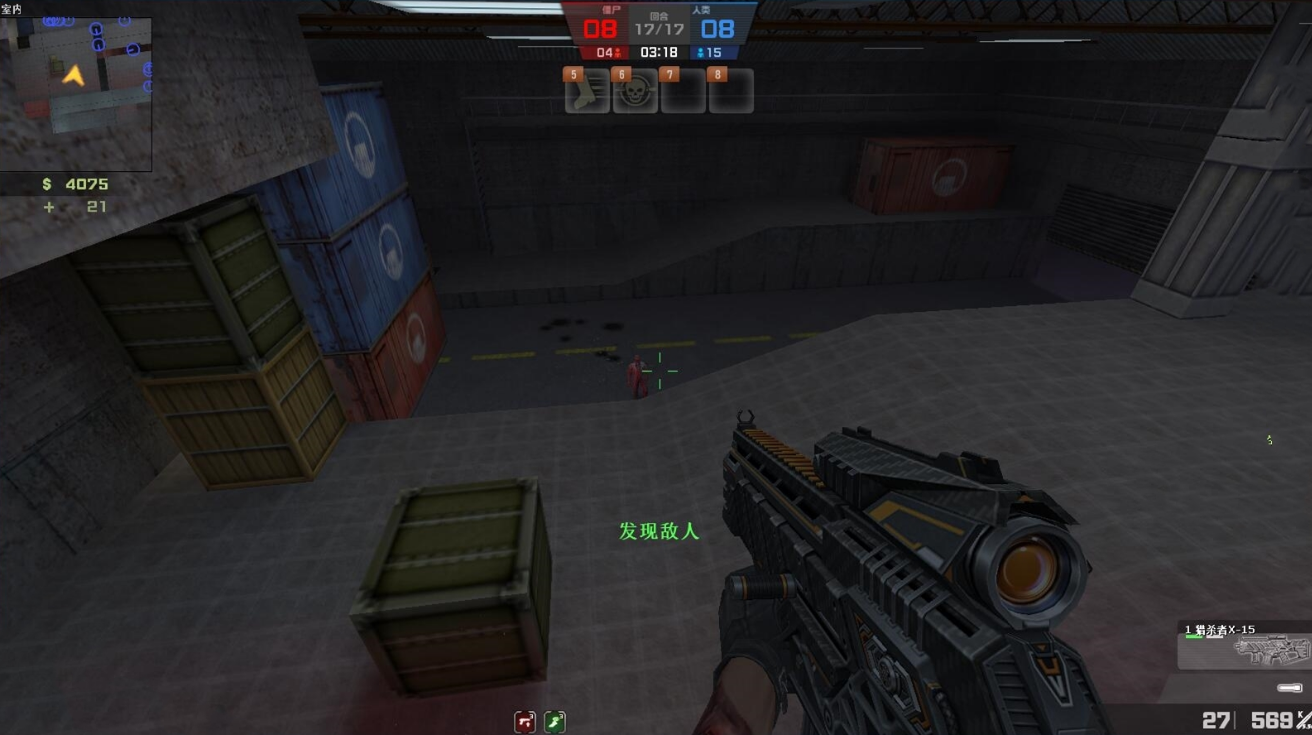Click the green buff icon
Image resolution: width=1312 pixels, height=735 pixels.
point(555,721)
